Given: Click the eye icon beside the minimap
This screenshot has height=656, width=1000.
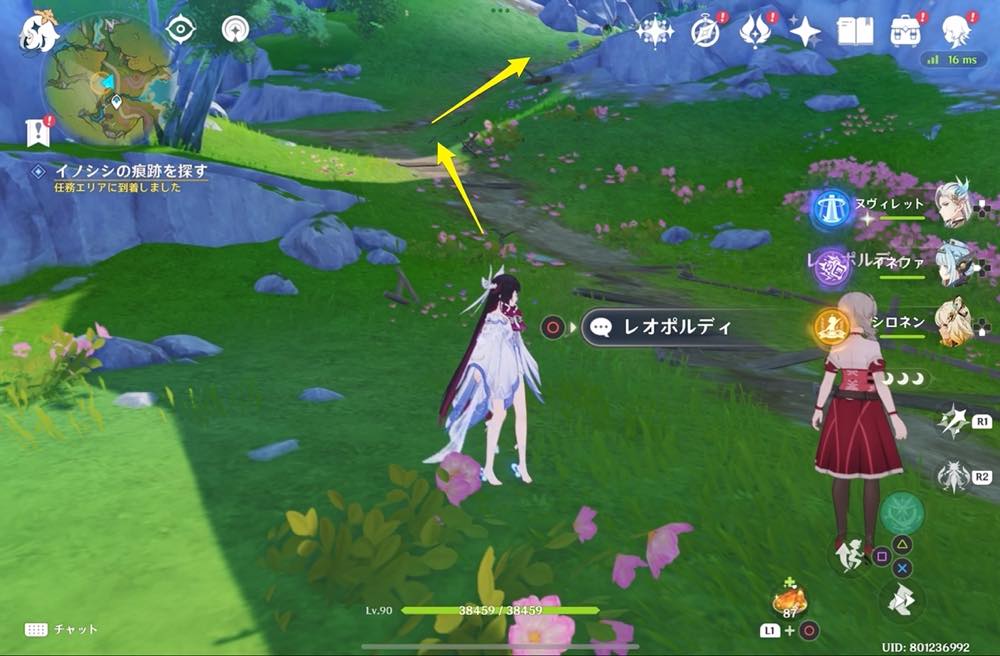Looking at the screenshot, I should click(181, 29).
